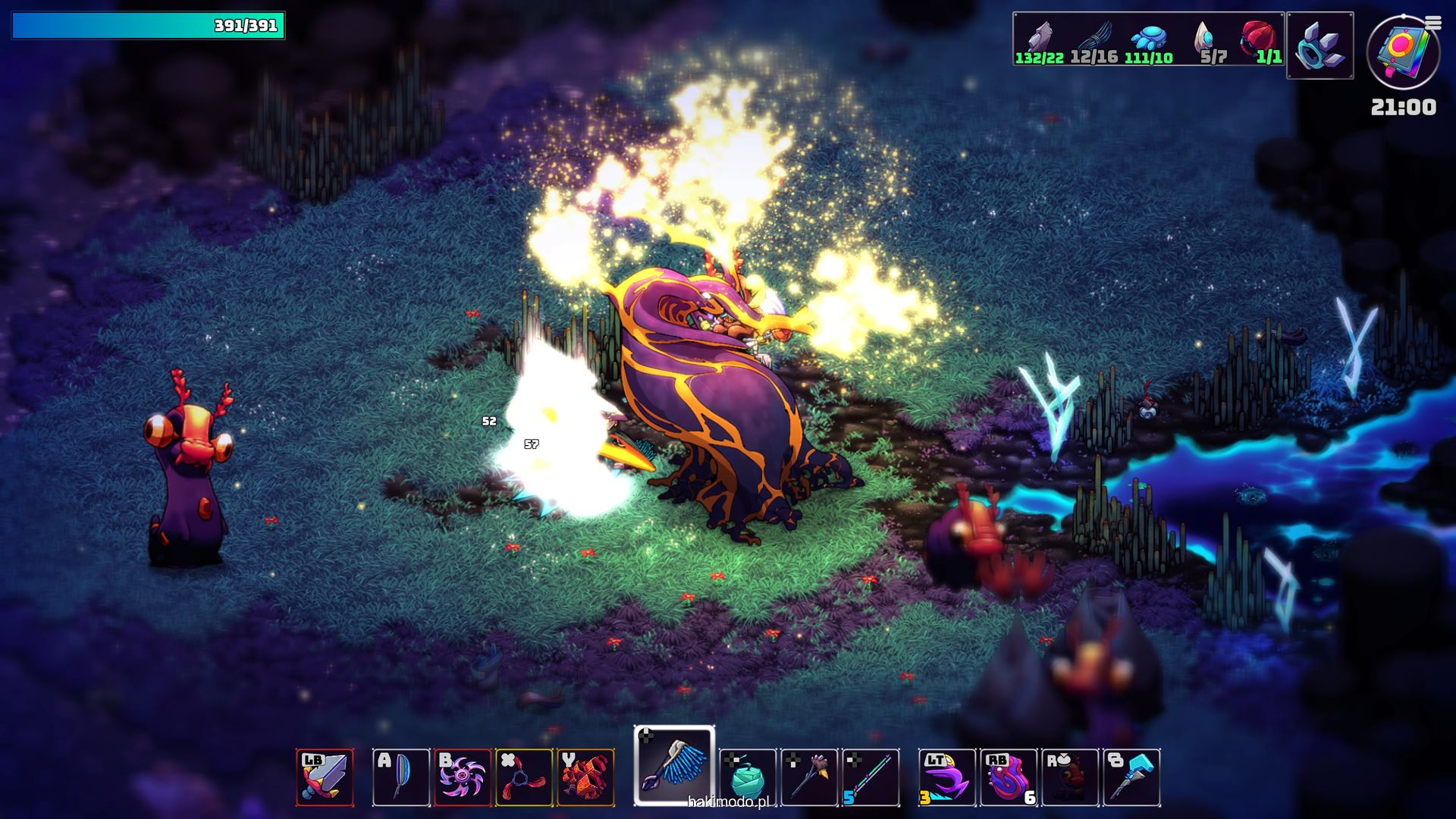The height and width of the screenshot is (819, 1456).
Task: Select the sword weapon slot
Action: point(325,777)
